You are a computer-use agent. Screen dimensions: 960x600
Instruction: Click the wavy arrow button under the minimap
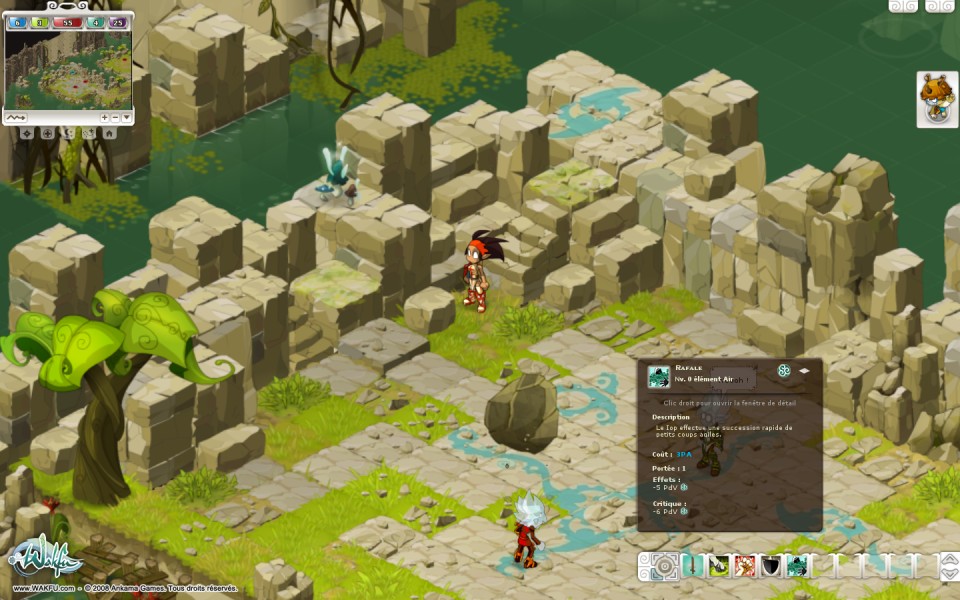pyautogui.click(x=17, y=118)
